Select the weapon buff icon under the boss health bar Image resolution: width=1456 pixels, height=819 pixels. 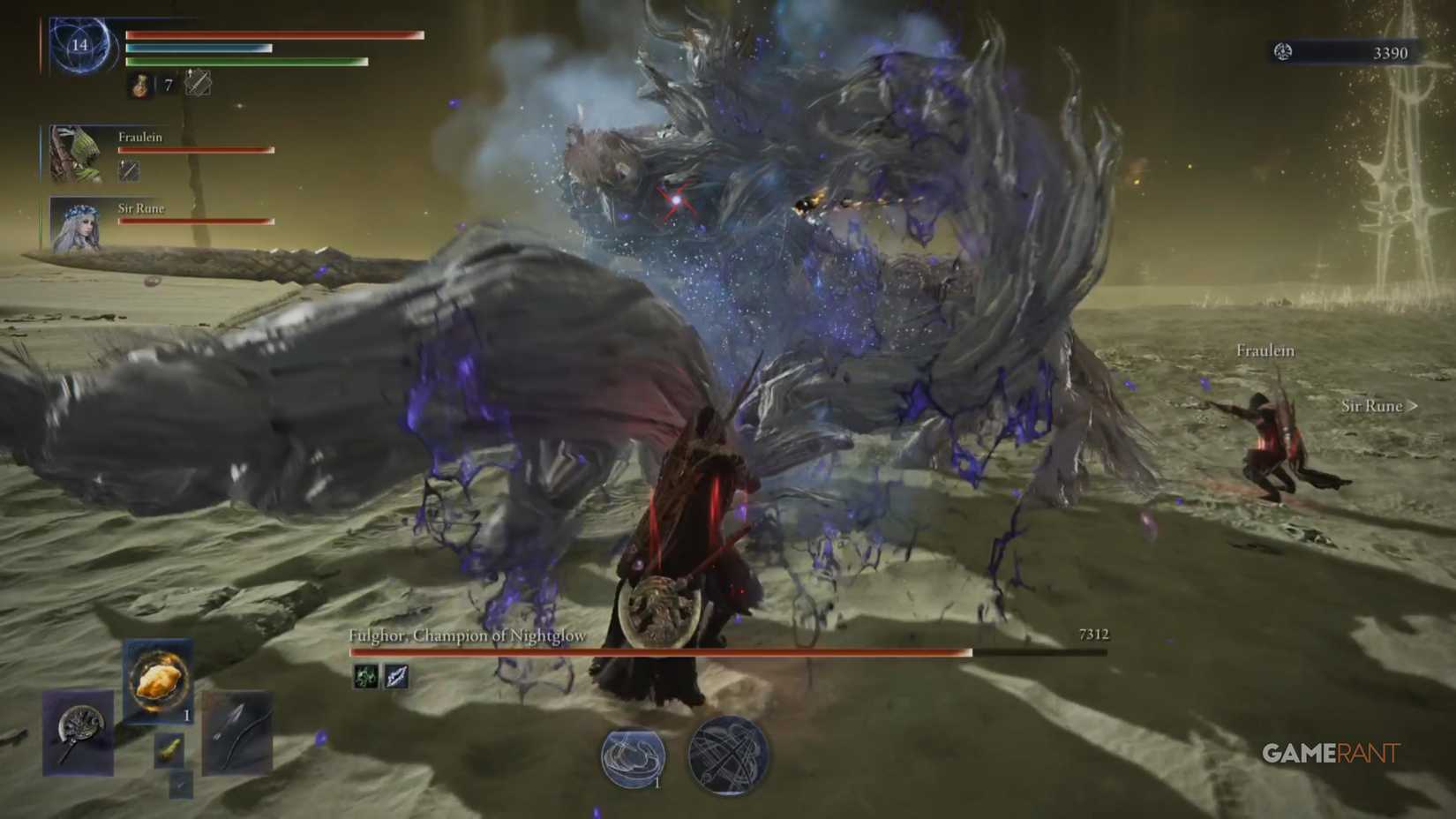tap(395, 677)
